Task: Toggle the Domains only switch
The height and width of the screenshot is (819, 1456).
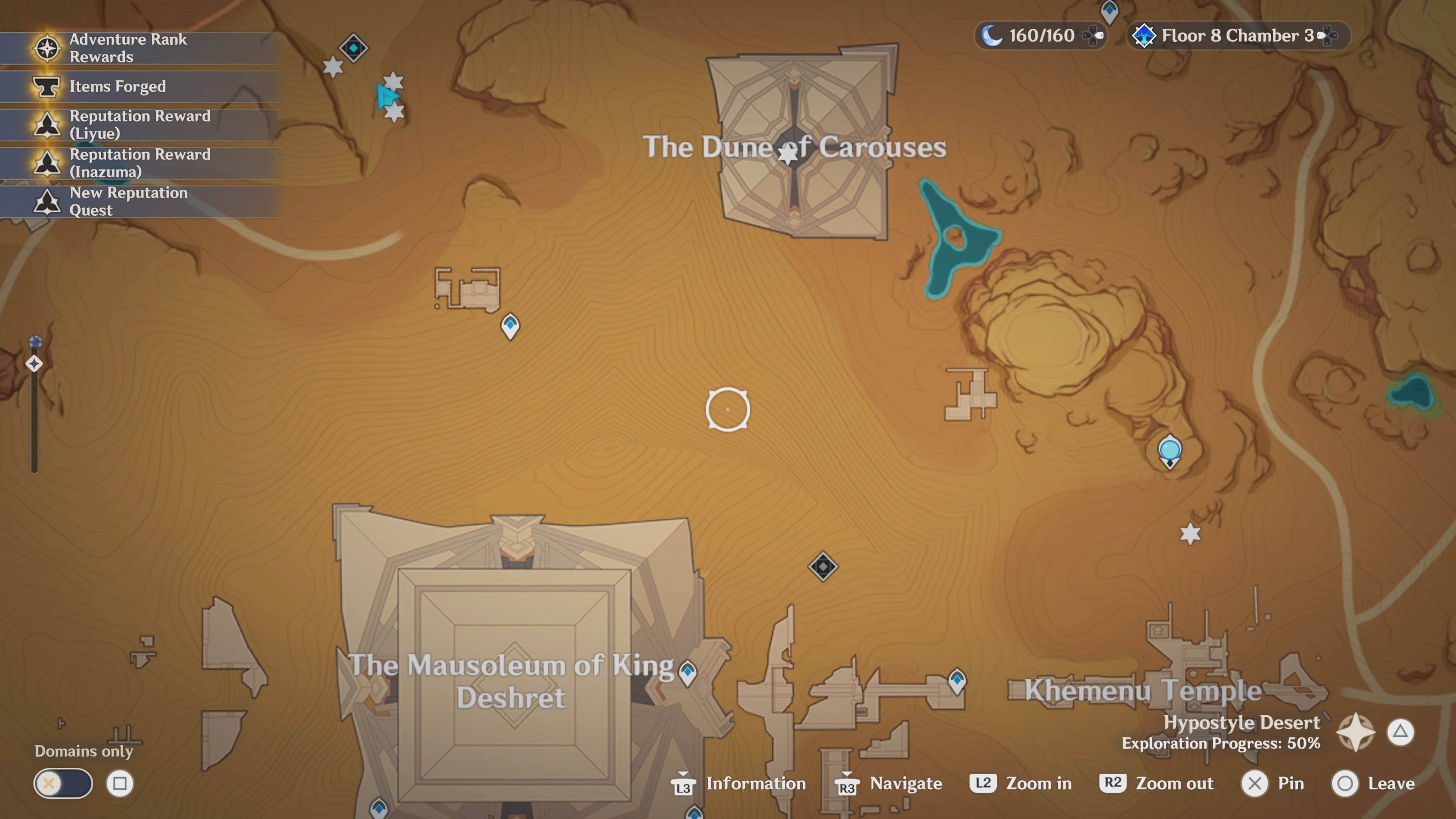Action: [x=63, y=784]
